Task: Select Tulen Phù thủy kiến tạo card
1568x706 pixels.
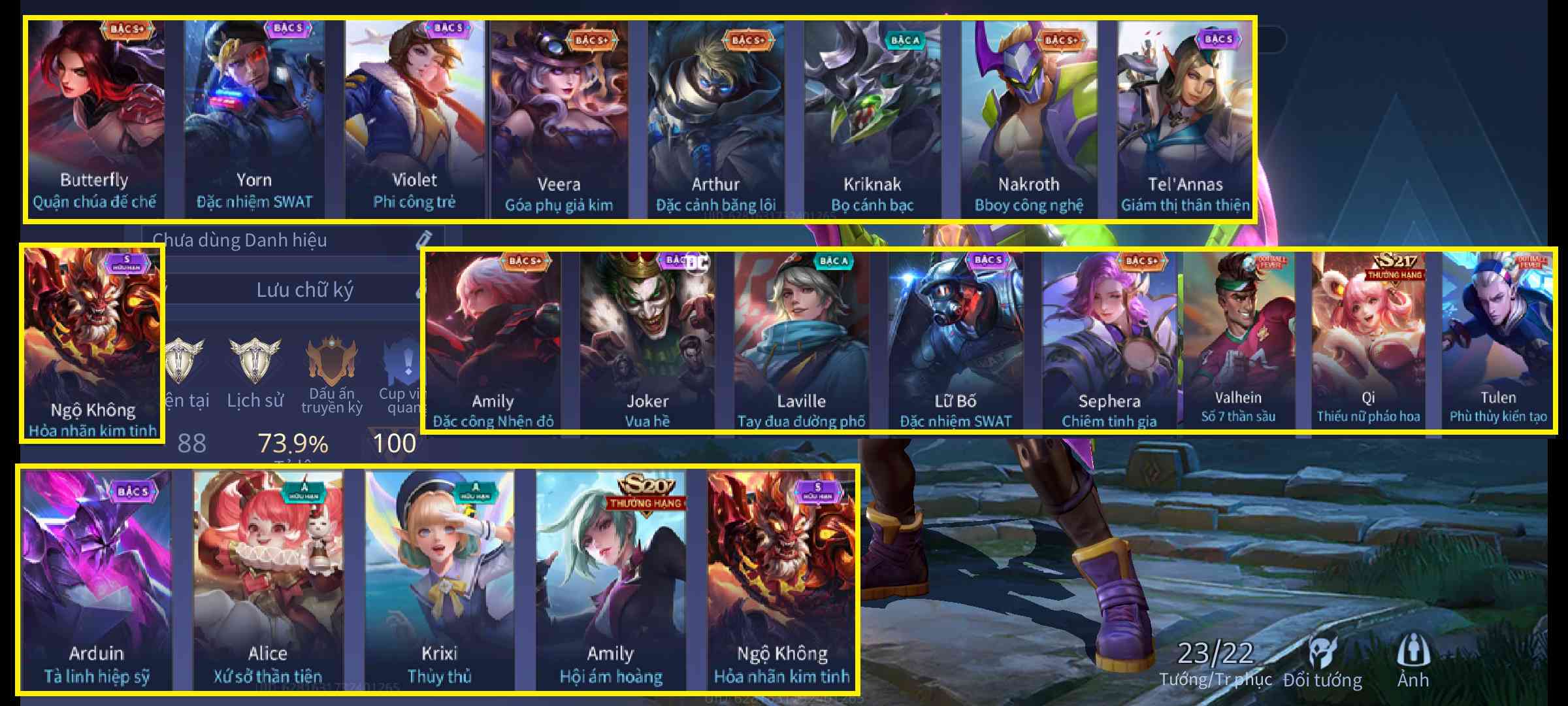Action: (x=1497, y=340)
